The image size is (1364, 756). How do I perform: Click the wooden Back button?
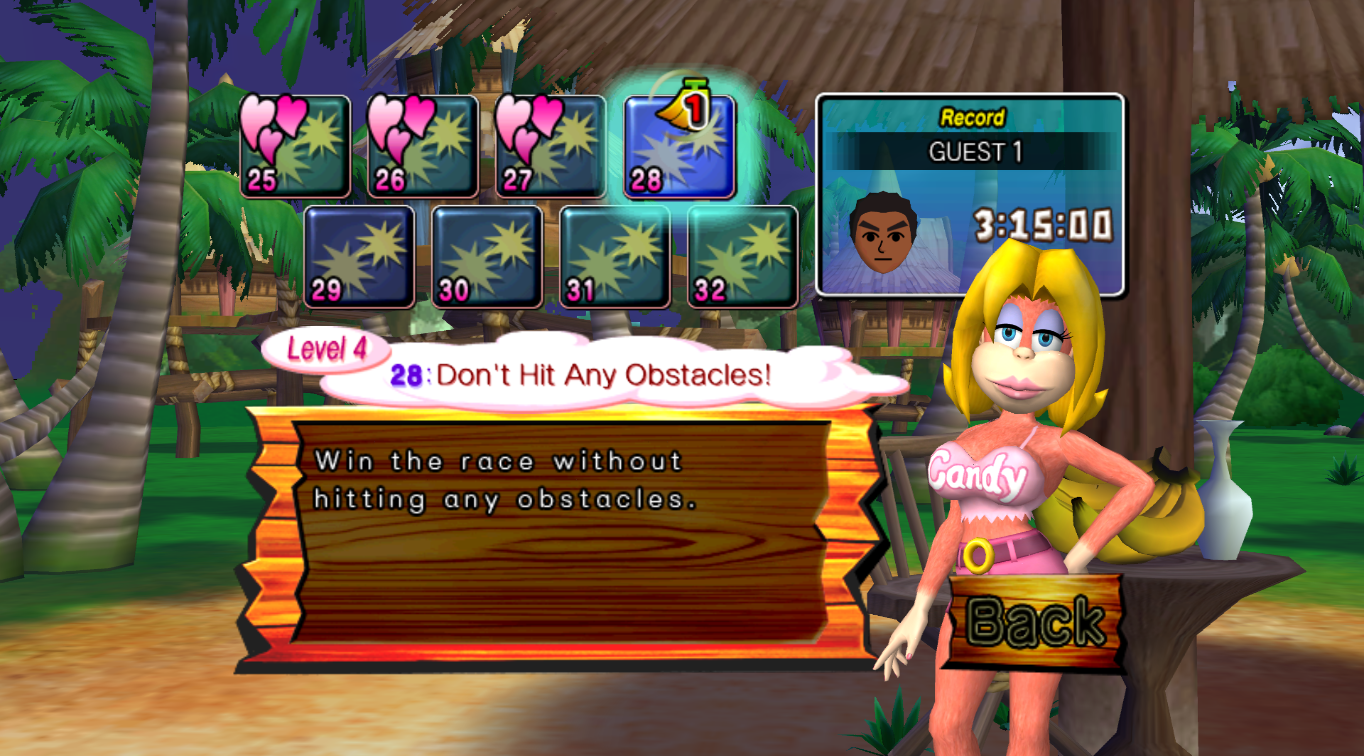point(1035,622)
